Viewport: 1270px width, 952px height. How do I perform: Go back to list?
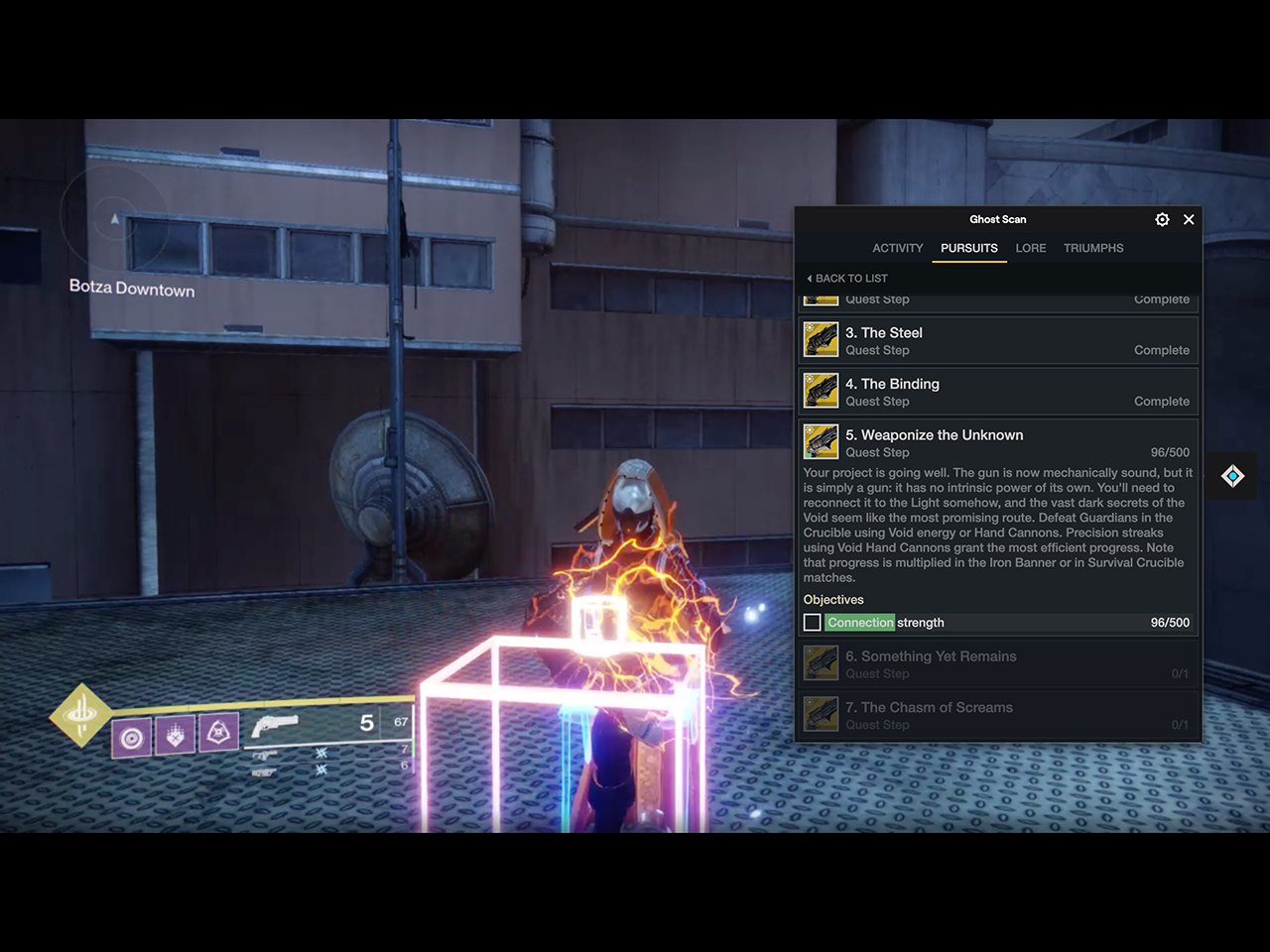[x=848, y=279]
